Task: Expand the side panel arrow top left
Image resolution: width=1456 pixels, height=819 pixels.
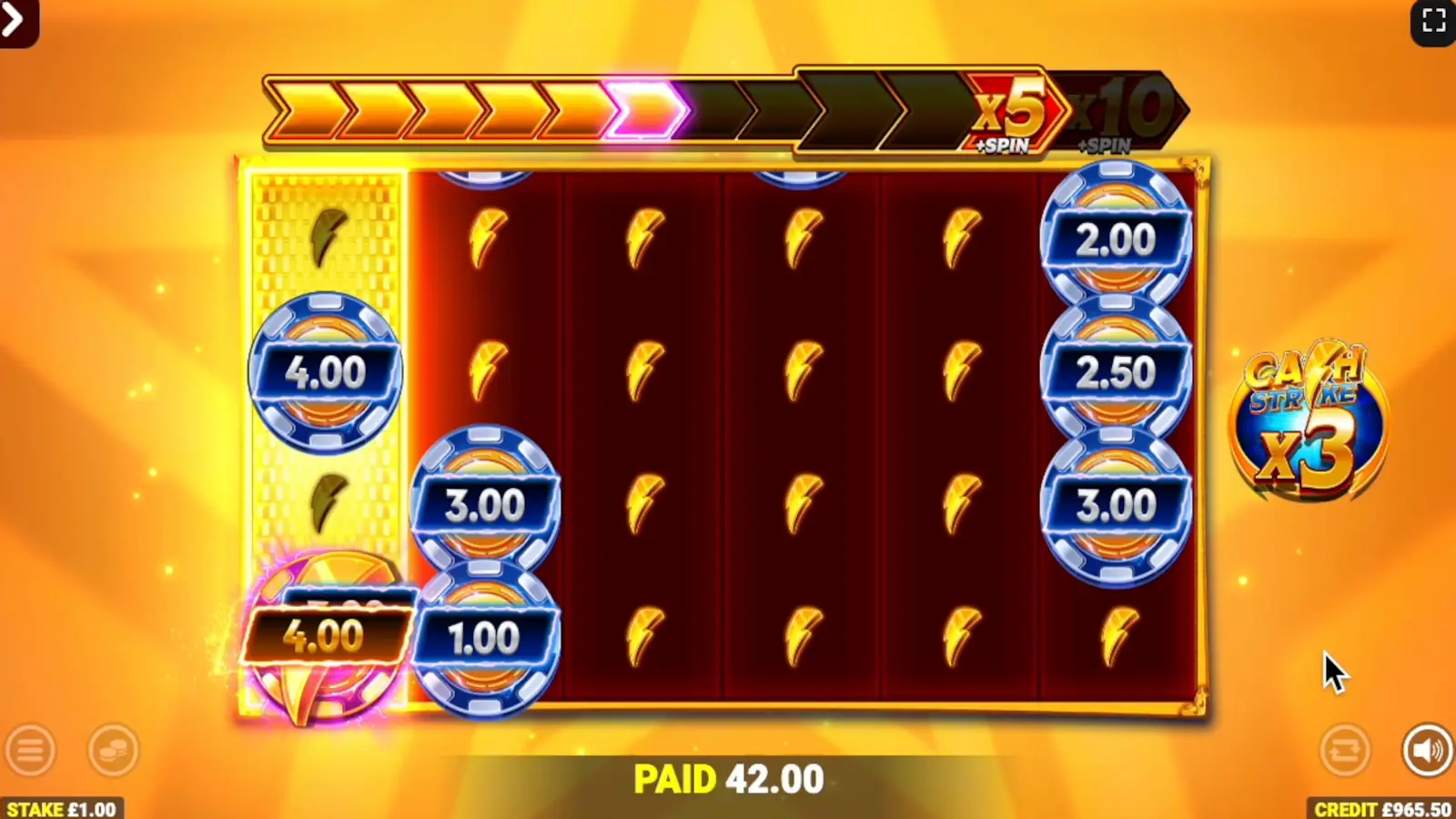Action: (x=14, y=18)
